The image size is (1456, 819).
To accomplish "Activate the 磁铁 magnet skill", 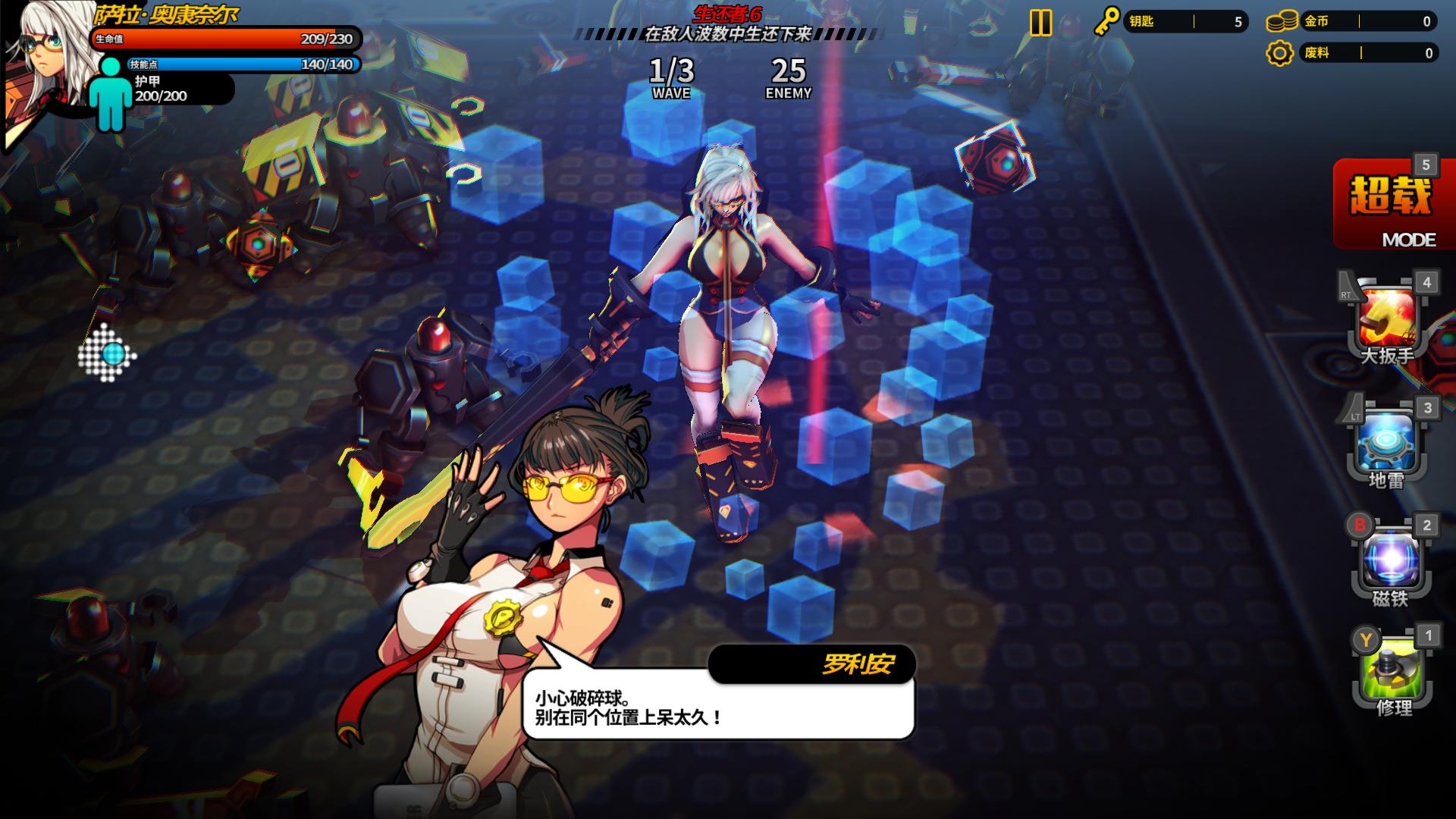I will click(1391, 562).
